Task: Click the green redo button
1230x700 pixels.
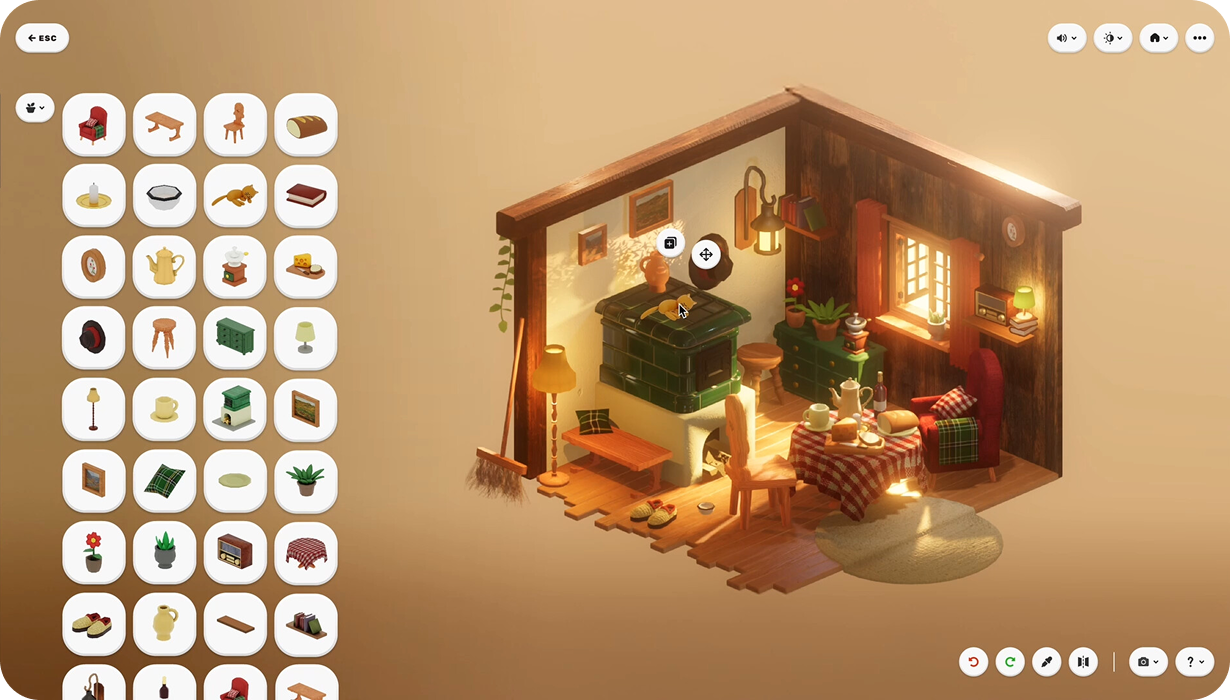Action: pyautogui.click(x=1010, y=661)
